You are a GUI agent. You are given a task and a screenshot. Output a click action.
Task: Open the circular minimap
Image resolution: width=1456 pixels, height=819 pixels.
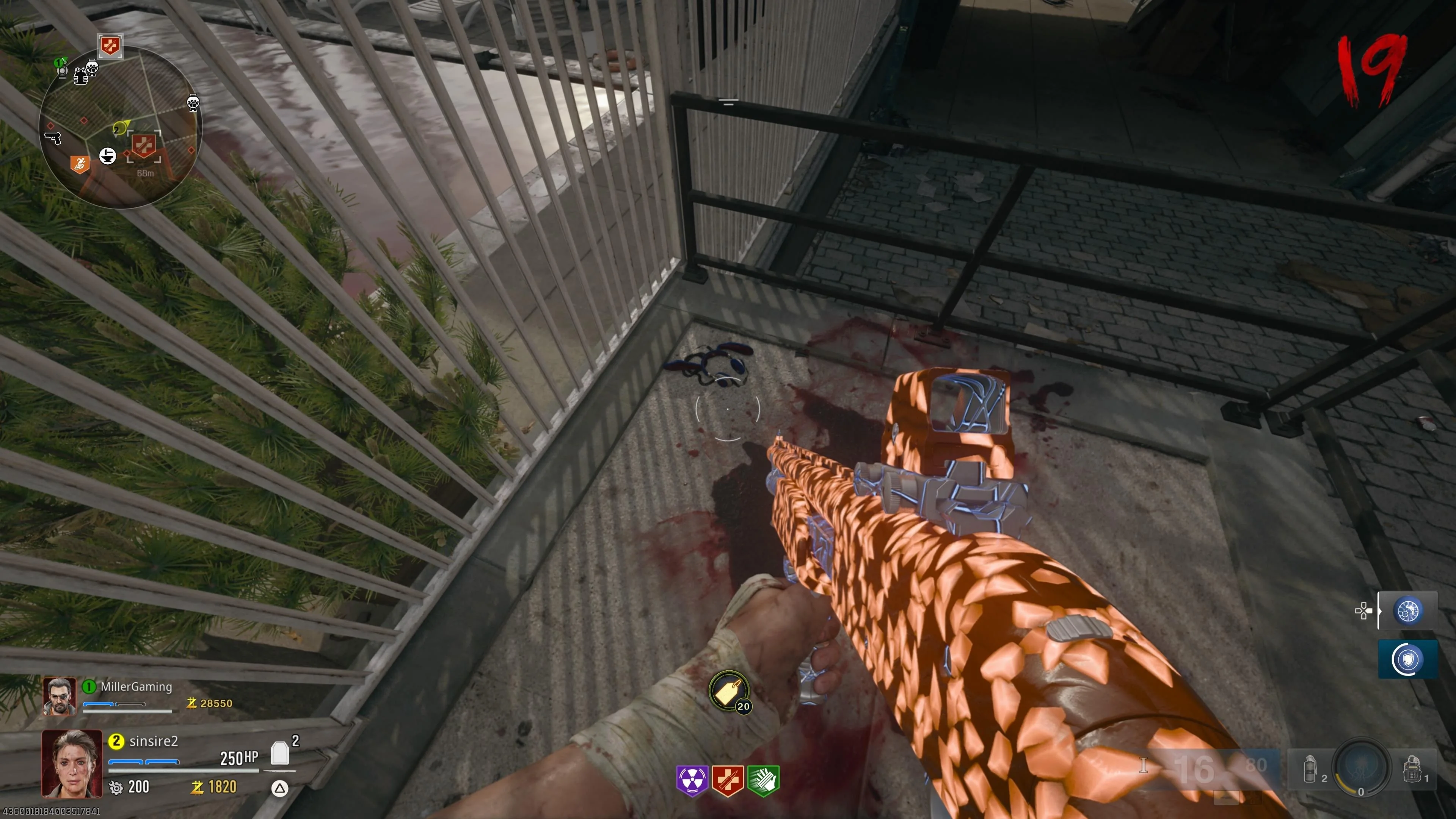[120, 127]
